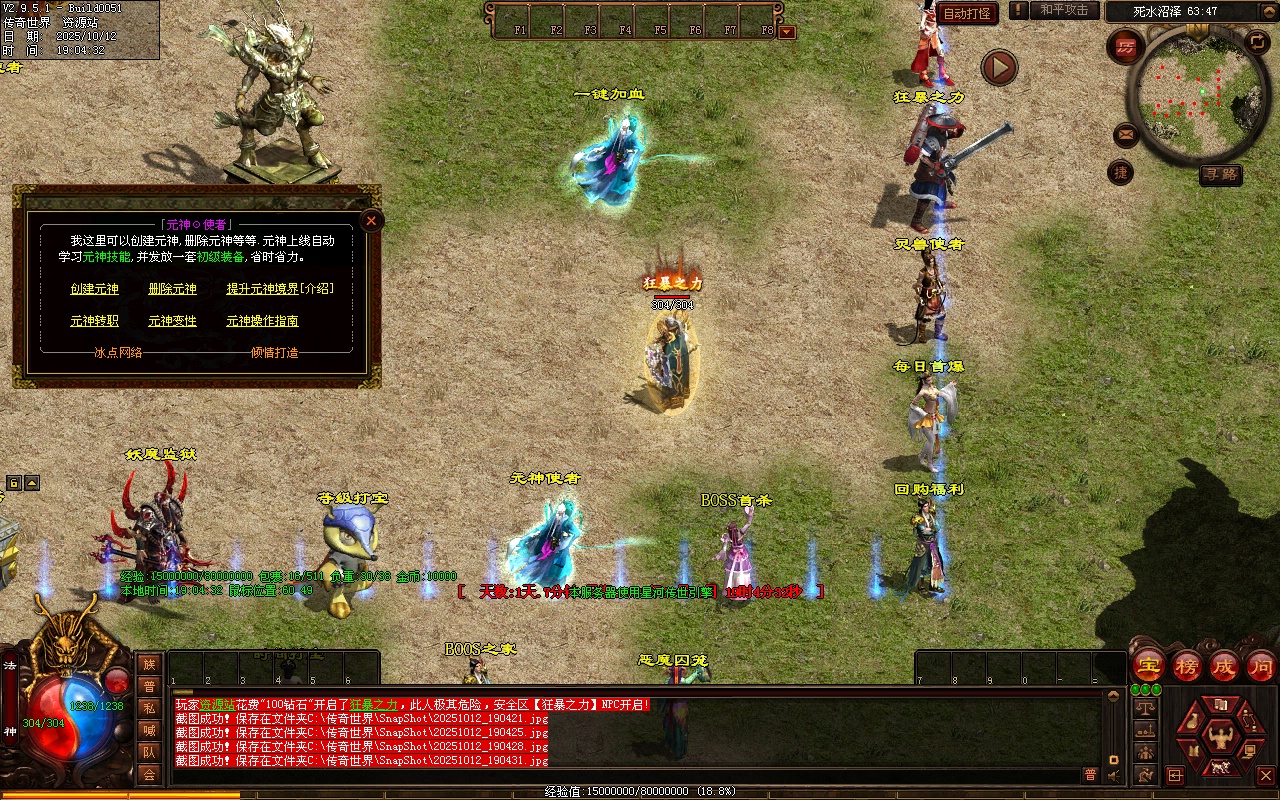Open the muscular figure character panel icon

coord(1217,738)
